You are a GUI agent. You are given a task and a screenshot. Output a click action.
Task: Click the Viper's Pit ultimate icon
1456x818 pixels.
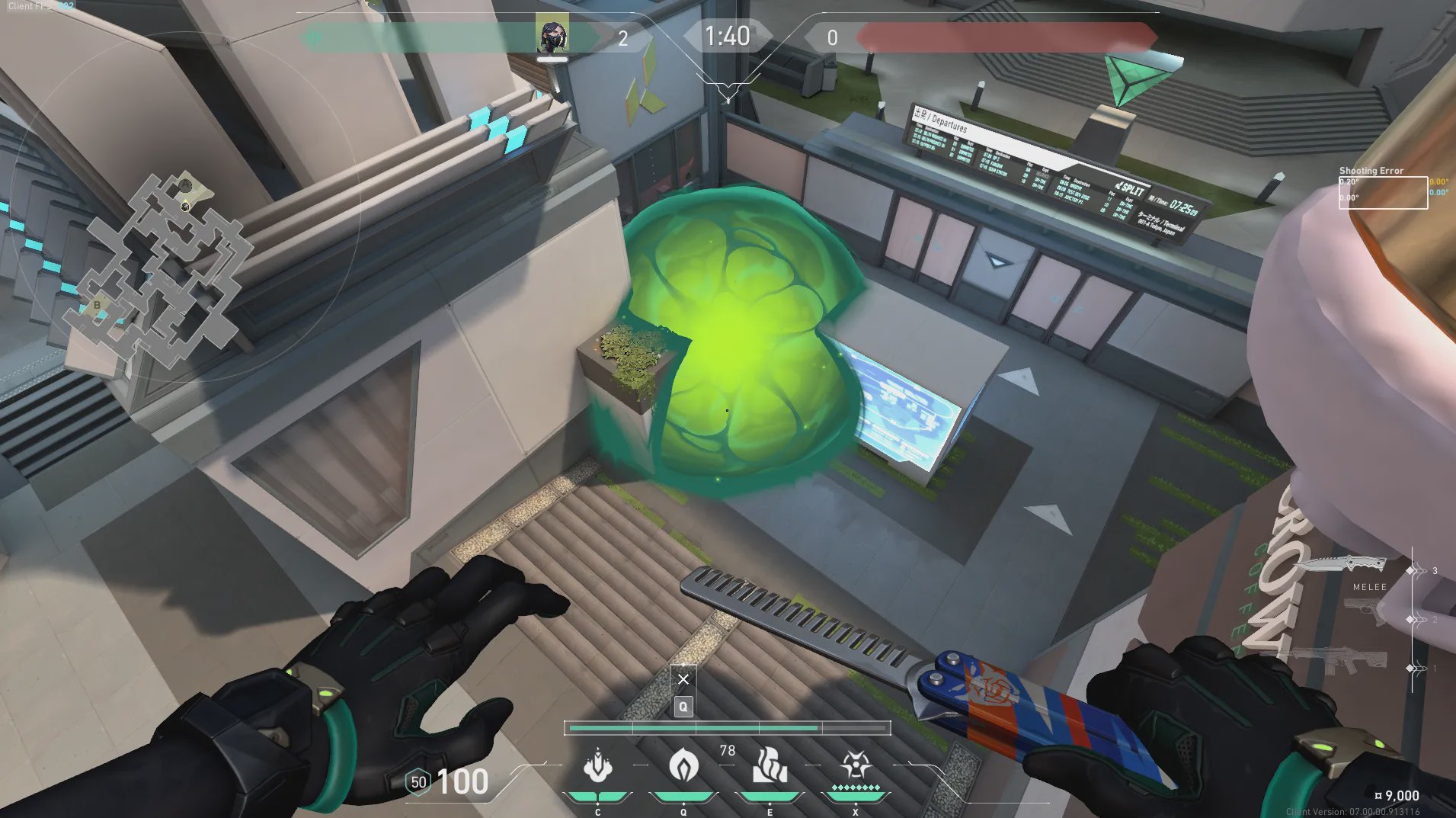tap(856, 765)
